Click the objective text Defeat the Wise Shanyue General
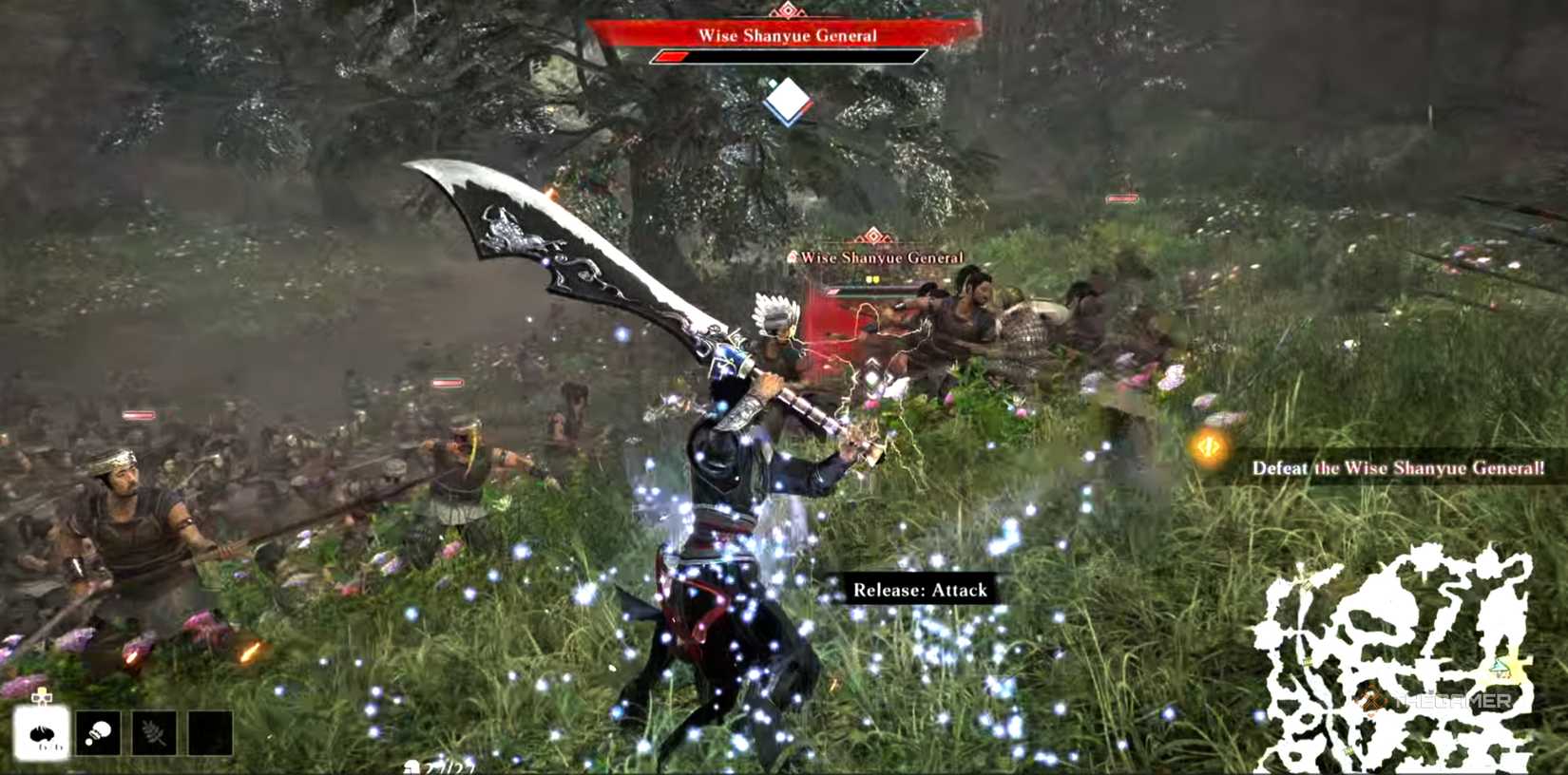This screenshot has width=1568, height=775. tap(1395, 468)
